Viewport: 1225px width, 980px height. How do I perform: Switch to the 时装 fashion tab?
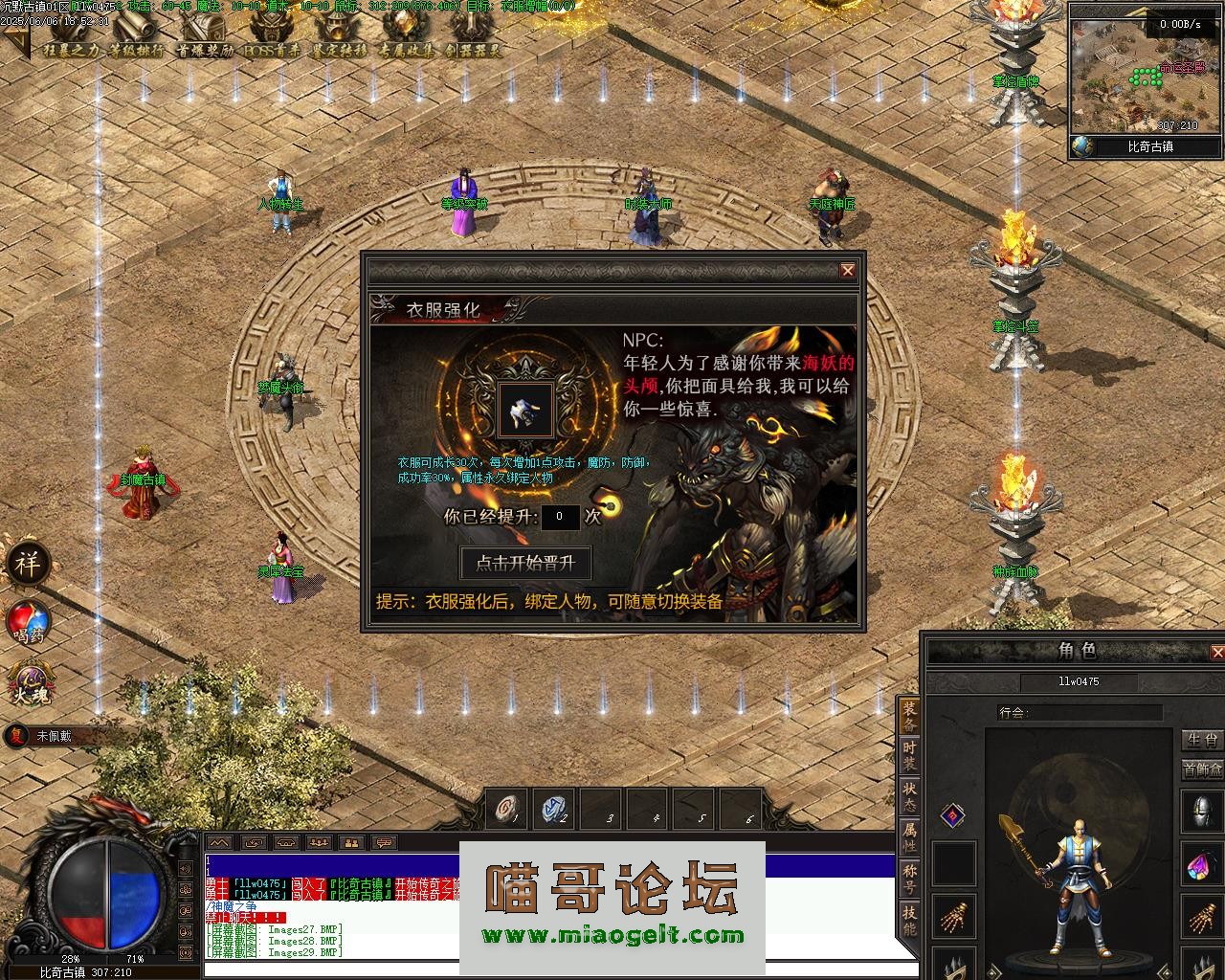click(x=910, y=756)
